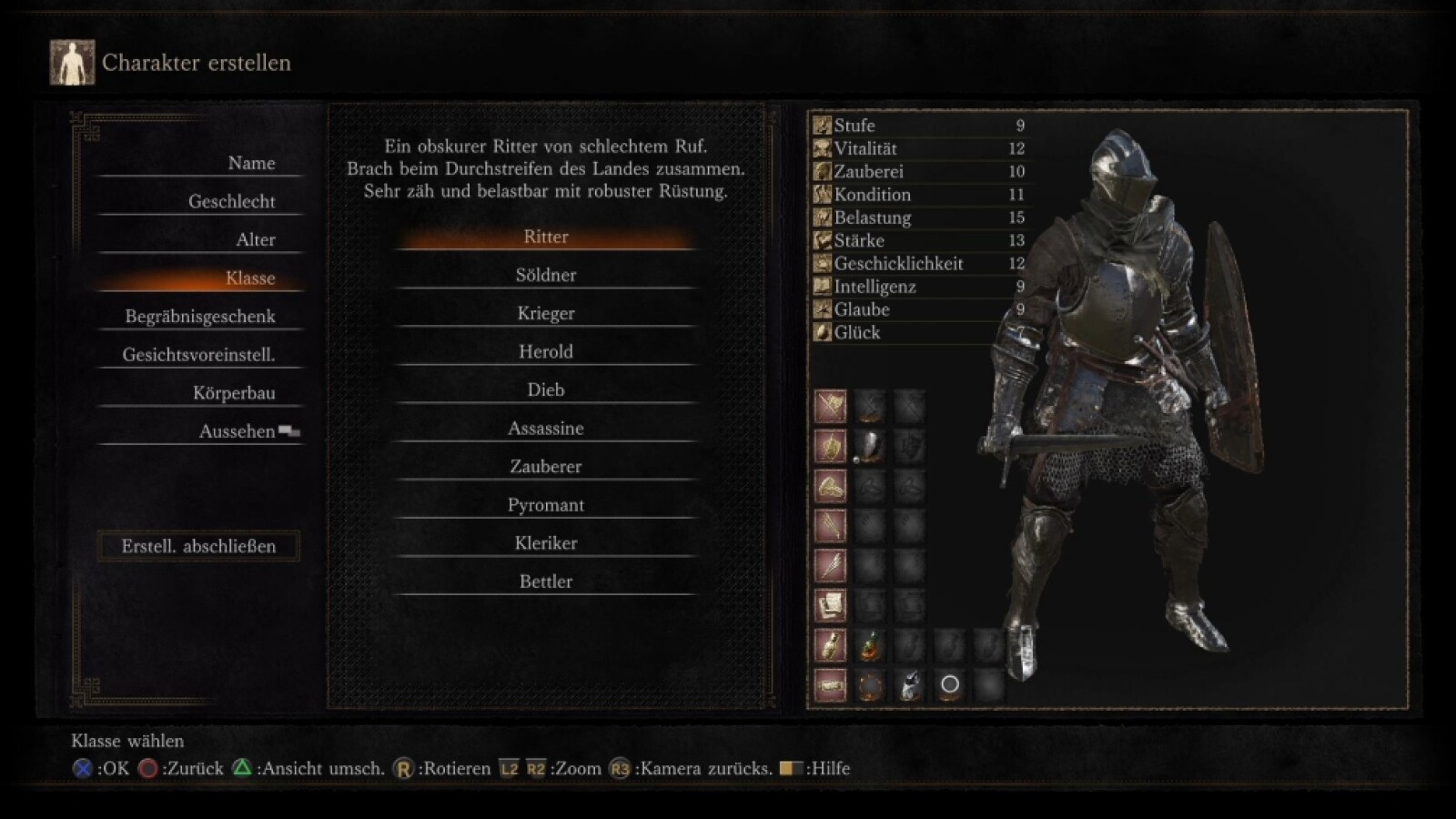Choose the Ritter class

coord(546,237)
